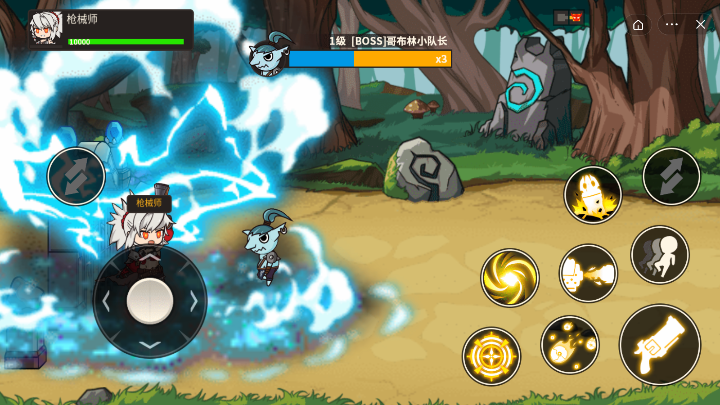Click the goblin boss portrait icon
Viewport: 720px width, 405px height.
tap(268, 55)
